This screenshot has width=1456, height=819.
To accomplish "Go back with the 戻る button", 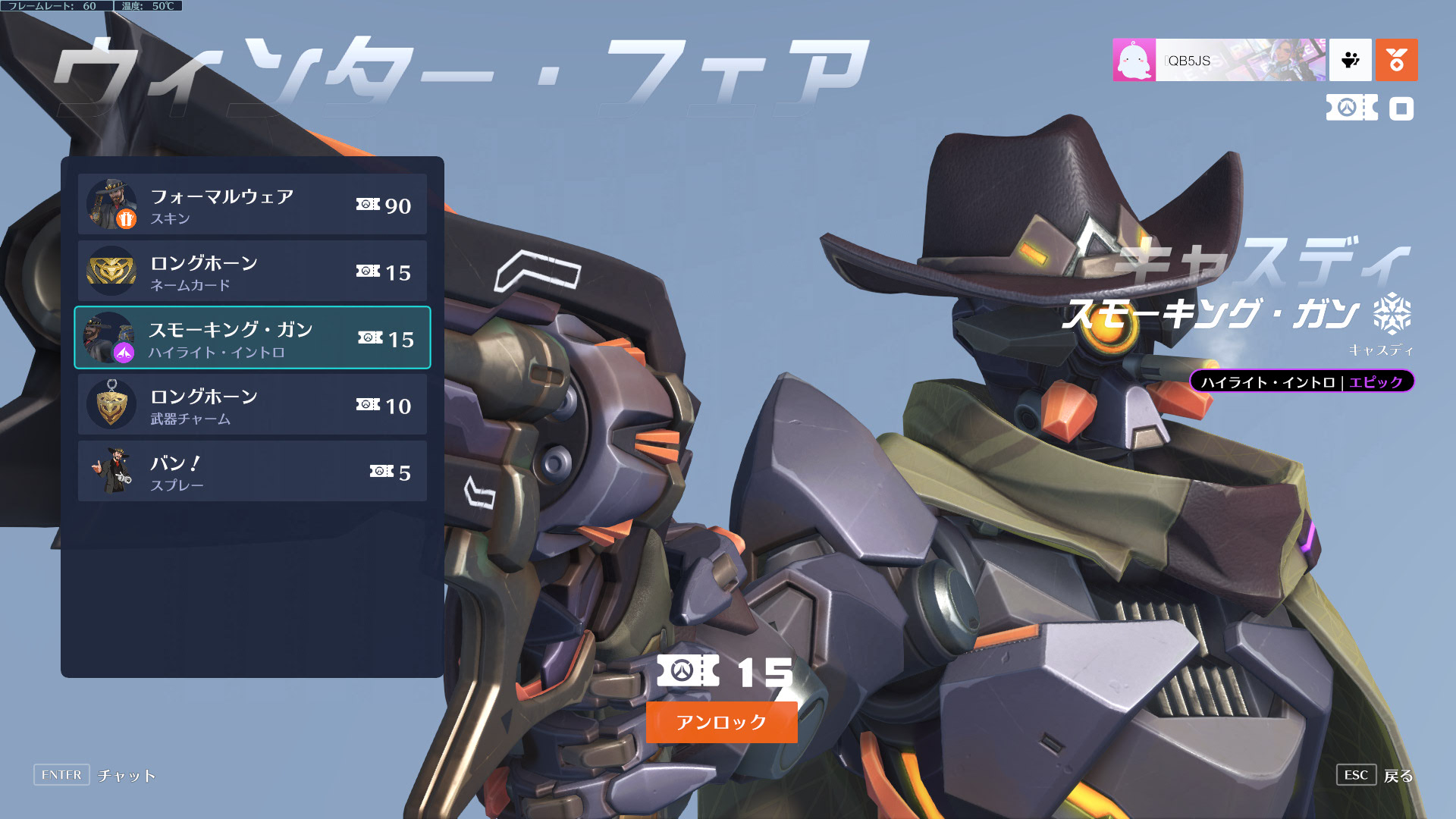I will (1376, 775).
